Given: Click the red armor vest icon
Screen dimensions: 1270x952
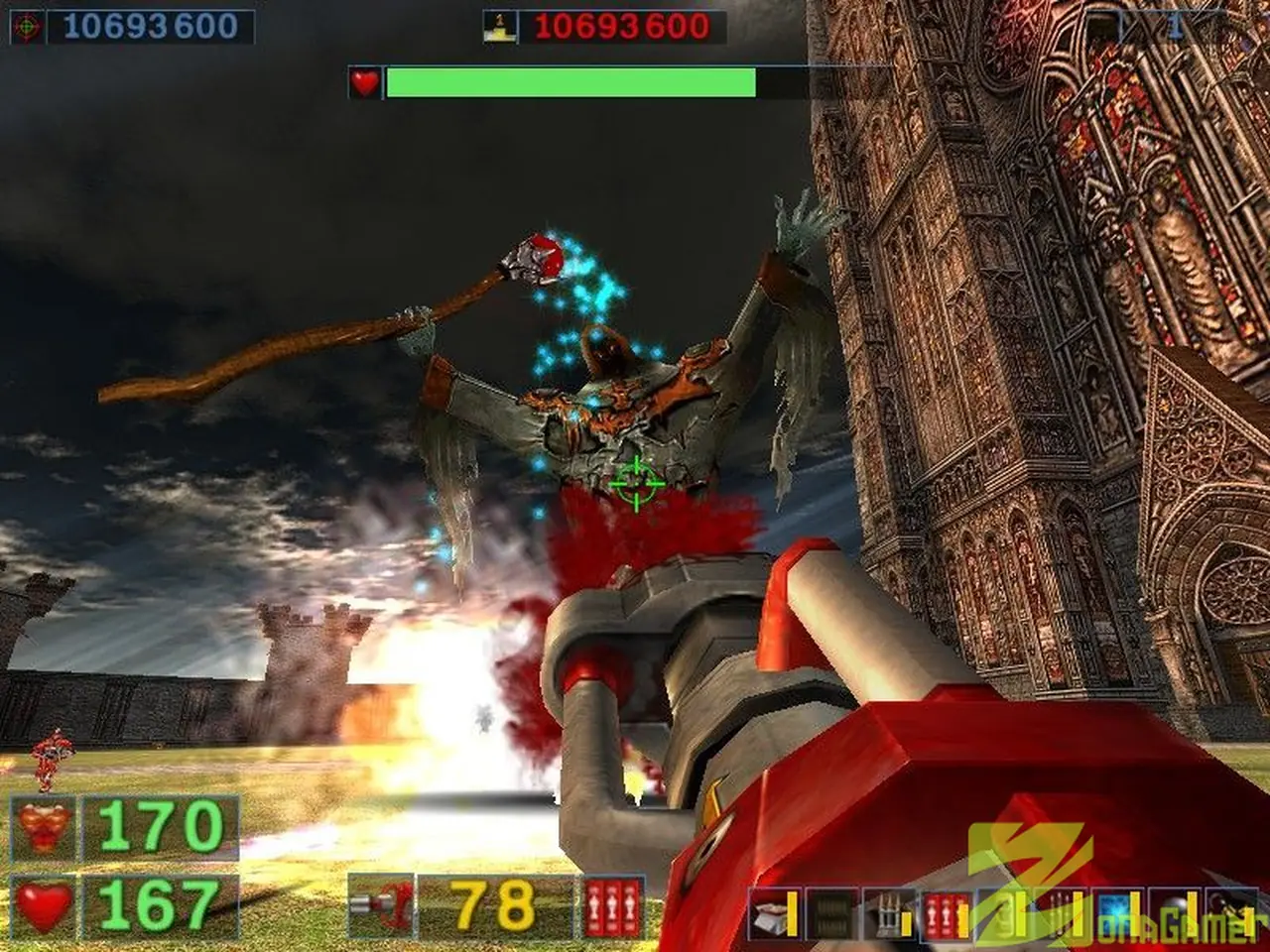Looking at the screenshot, I should (44, 827).
